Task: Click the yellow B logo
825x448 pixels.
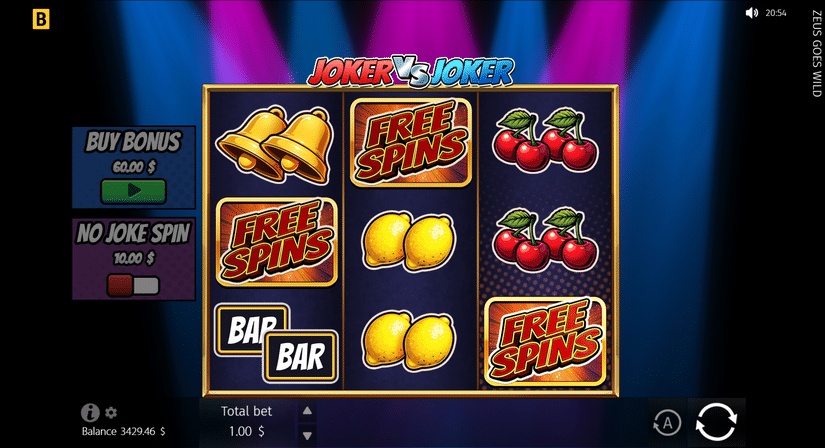Action: coord(41,18)
